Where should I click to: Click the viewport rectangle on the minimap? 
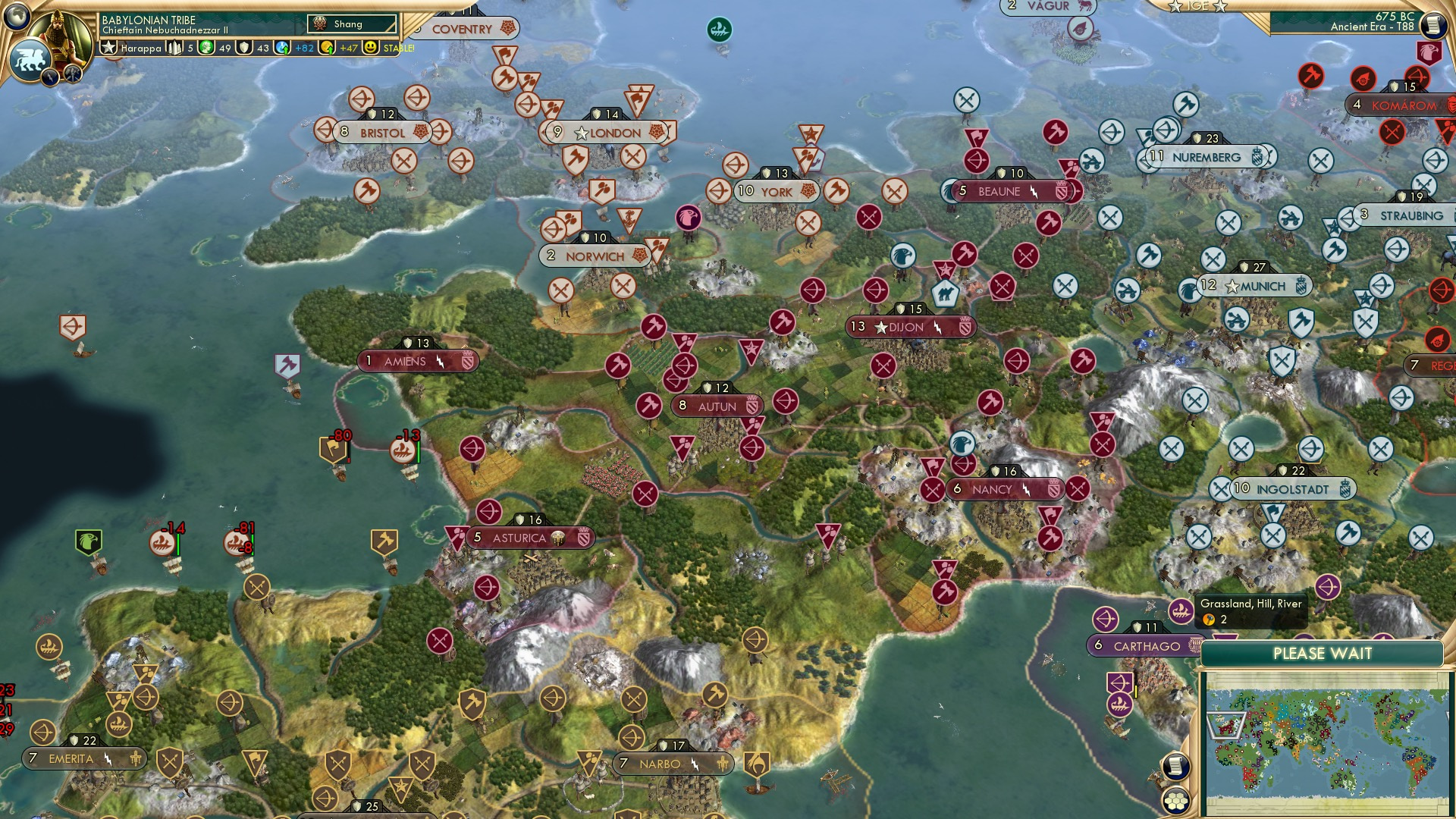pos(1225,726)
